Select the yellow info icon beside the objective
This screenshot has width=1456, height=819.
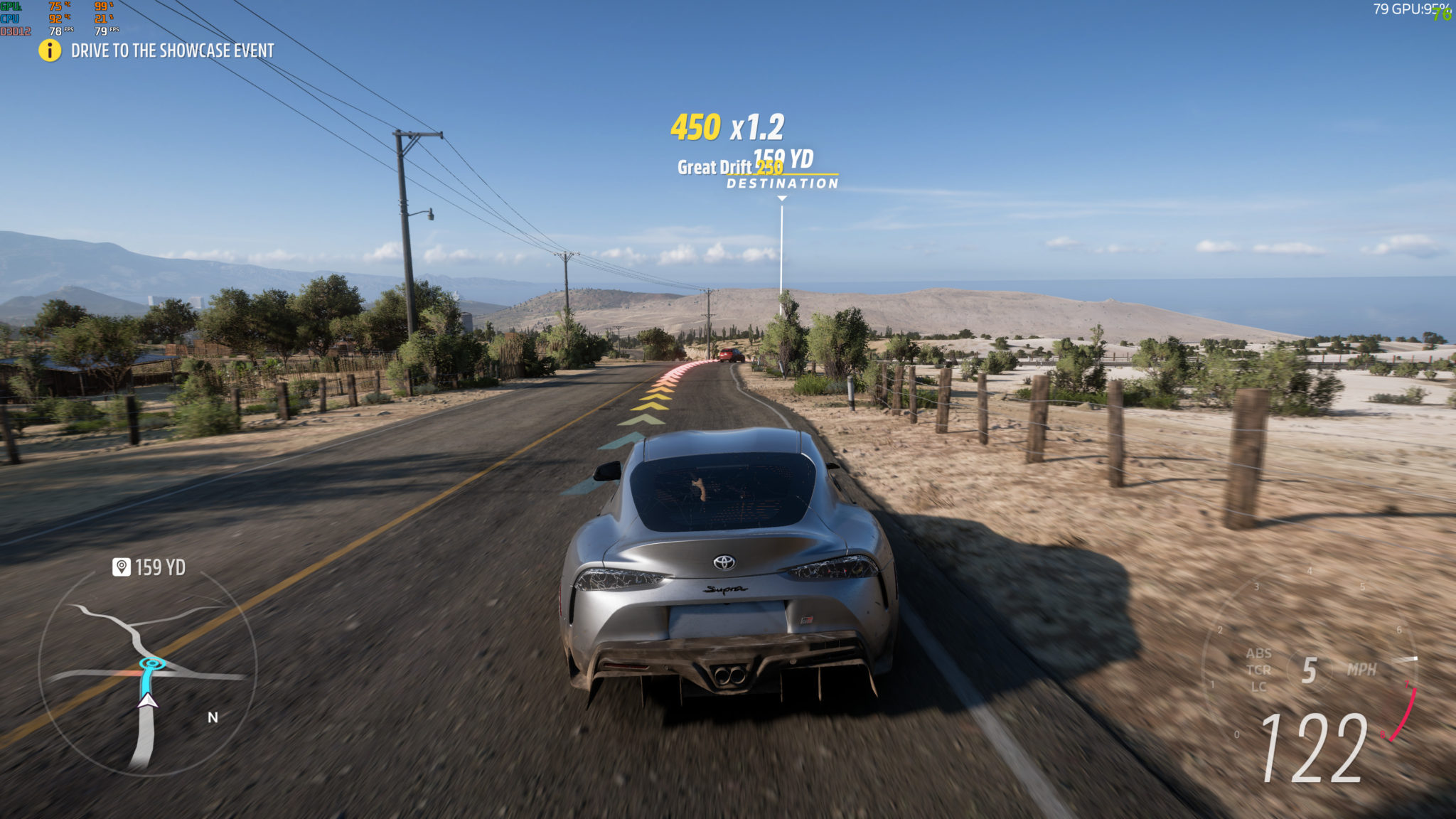coord(50,50)
